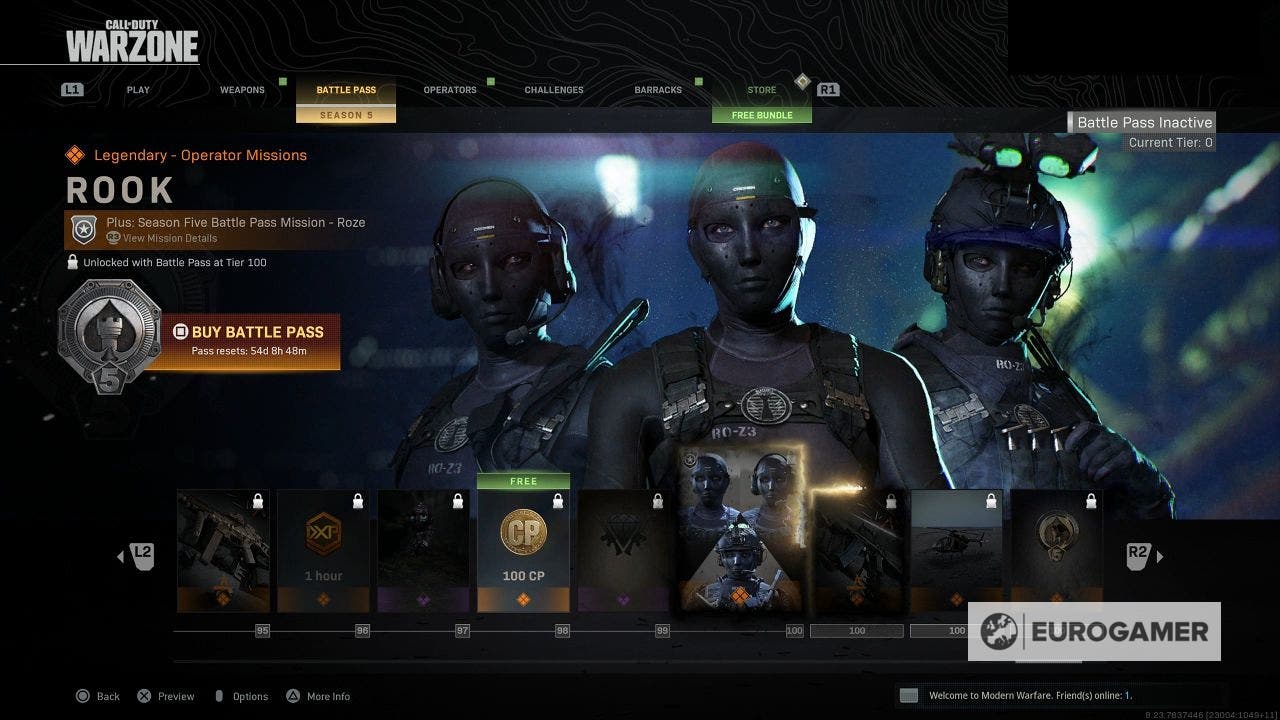Click the lock icon on the Tier 100 unlock notice
Image resolution: width=1280 pixels, height=720 pixels.
[70, 262]
